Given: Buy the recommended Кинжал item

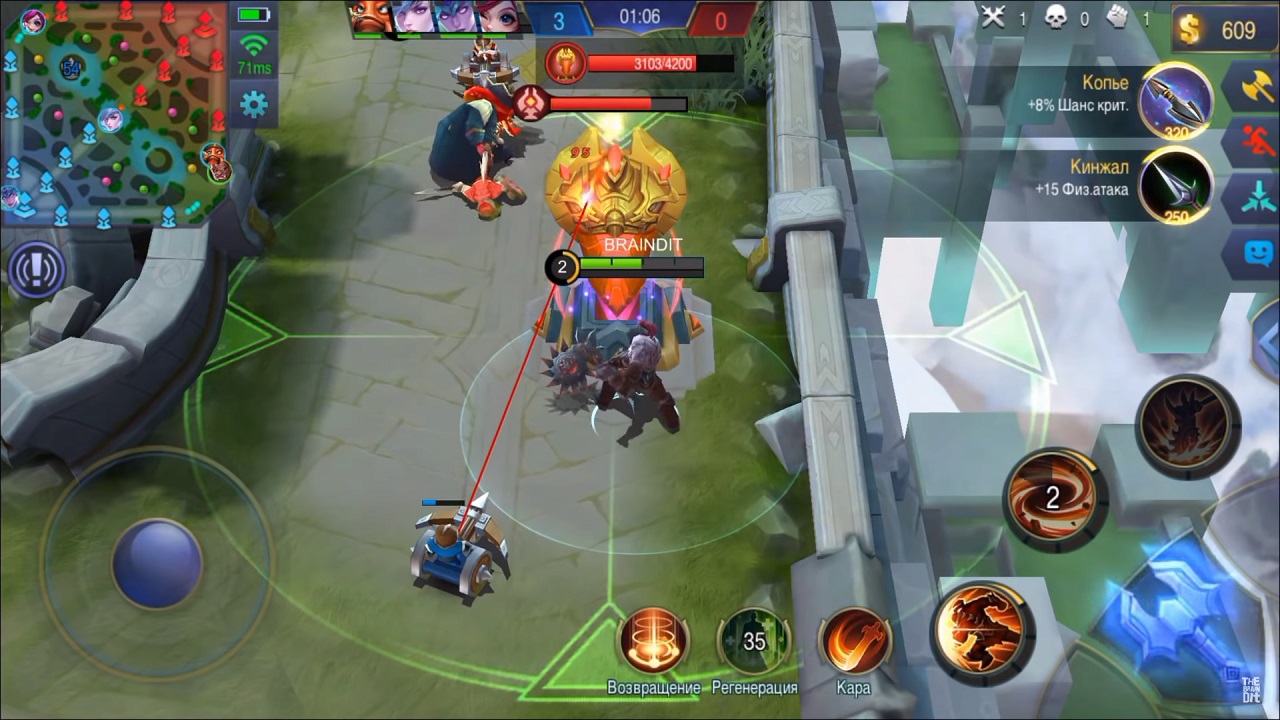Looking at the screenshot, I should pos(1177,184).
